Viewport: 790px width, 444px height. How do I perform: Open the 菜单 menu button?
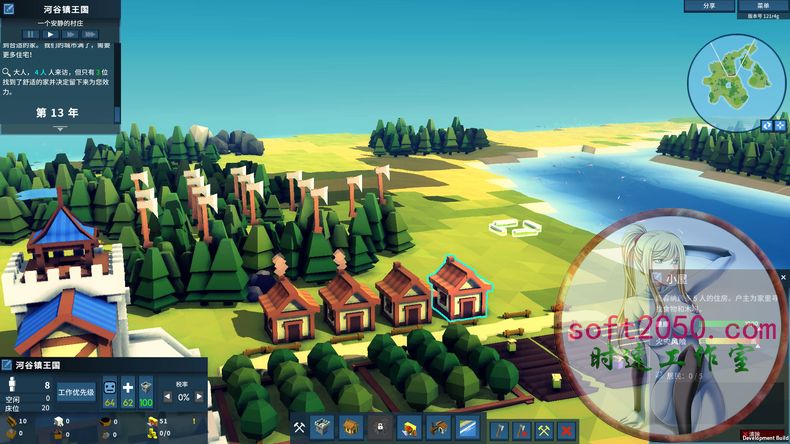(763, 6)
